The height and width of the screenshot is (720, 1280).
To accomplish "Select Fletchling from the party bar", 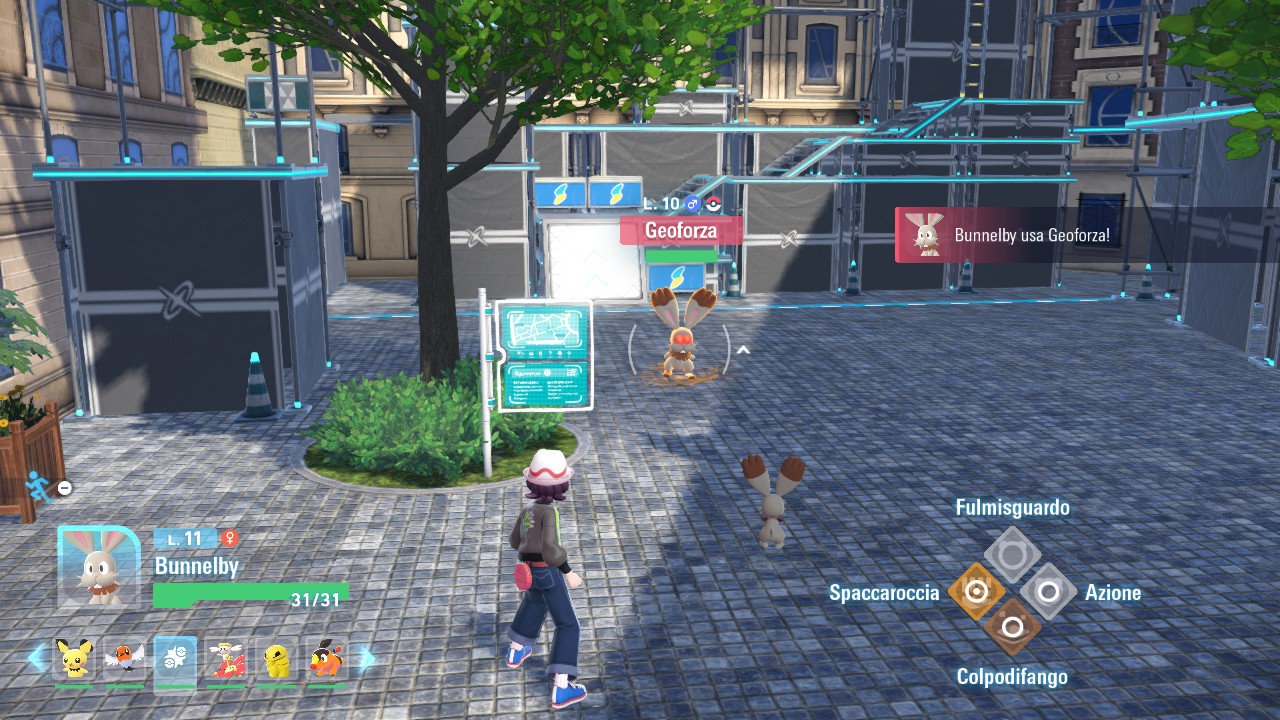I will pyautogui.click(x=124, y=658).
